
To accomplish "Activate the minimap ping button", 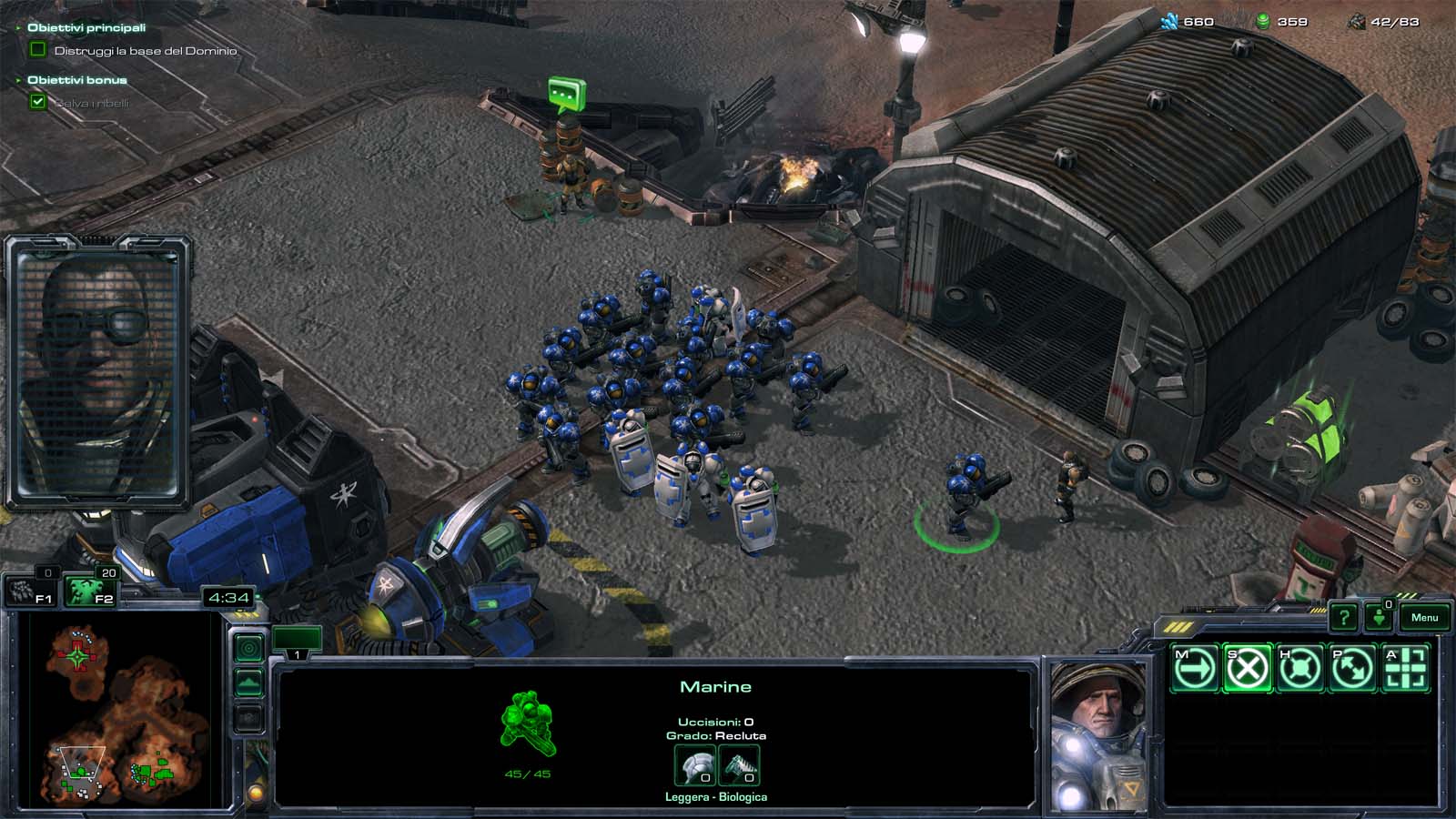I will [248, 648].
